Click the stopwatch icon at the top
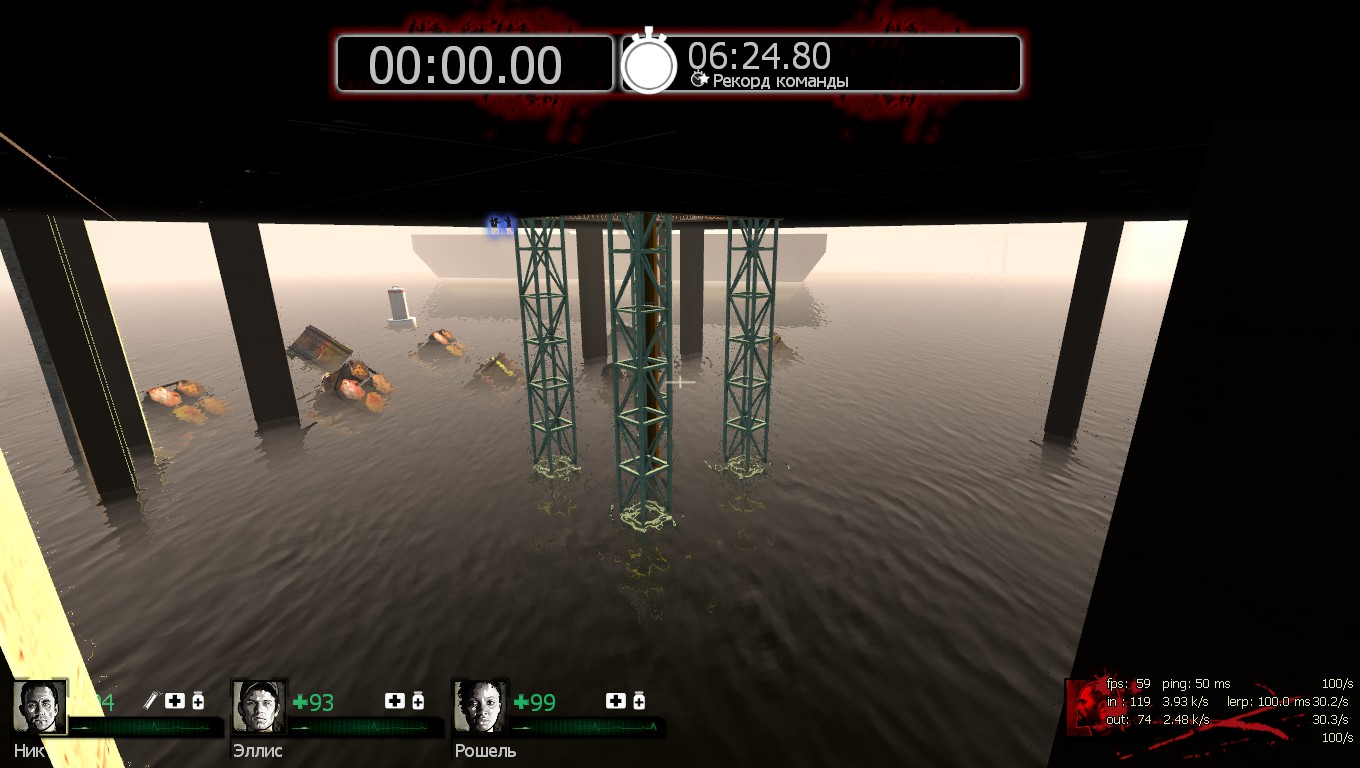 click(x=649, y=63)
